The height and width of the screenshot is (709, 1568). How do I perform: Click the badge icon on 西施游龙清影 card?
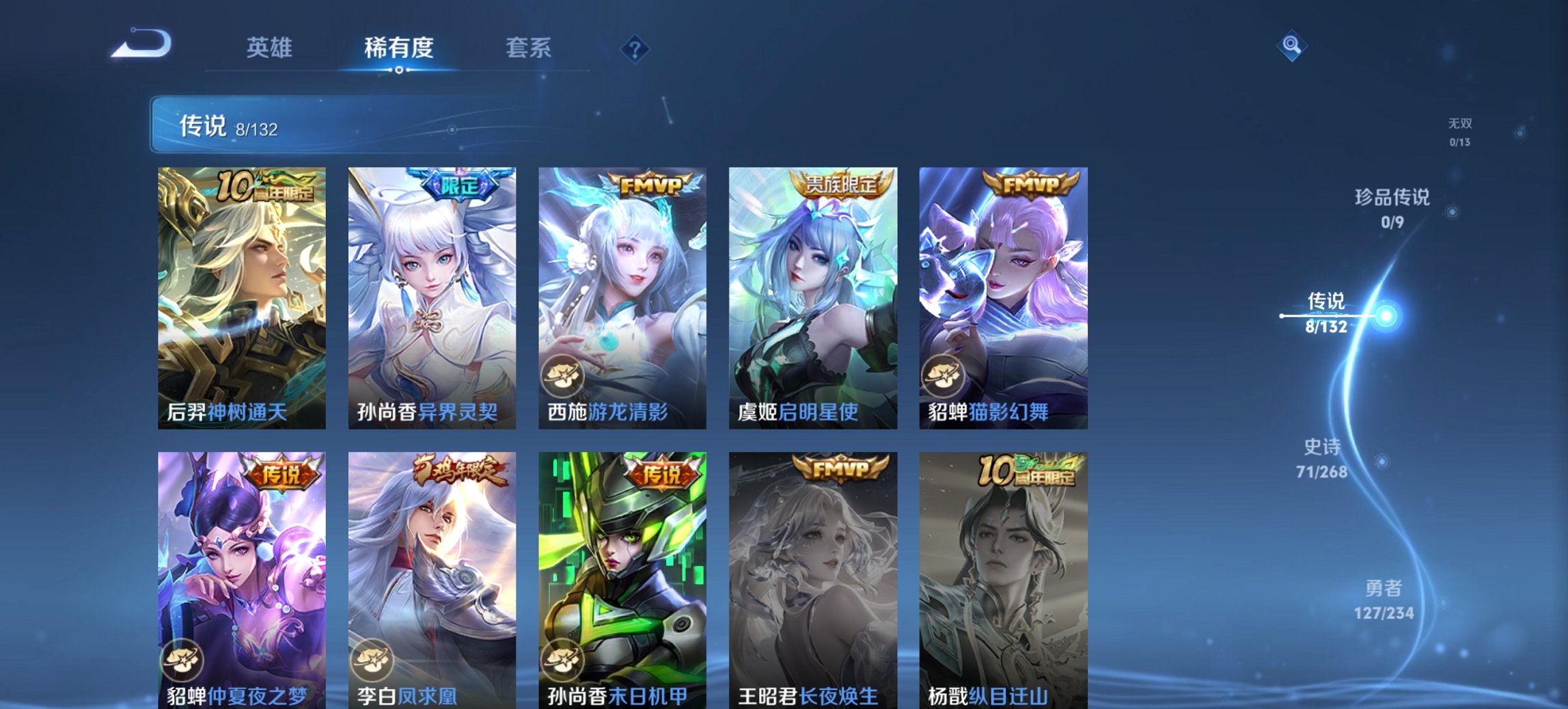pyautogui.click(x=564, y=374)
